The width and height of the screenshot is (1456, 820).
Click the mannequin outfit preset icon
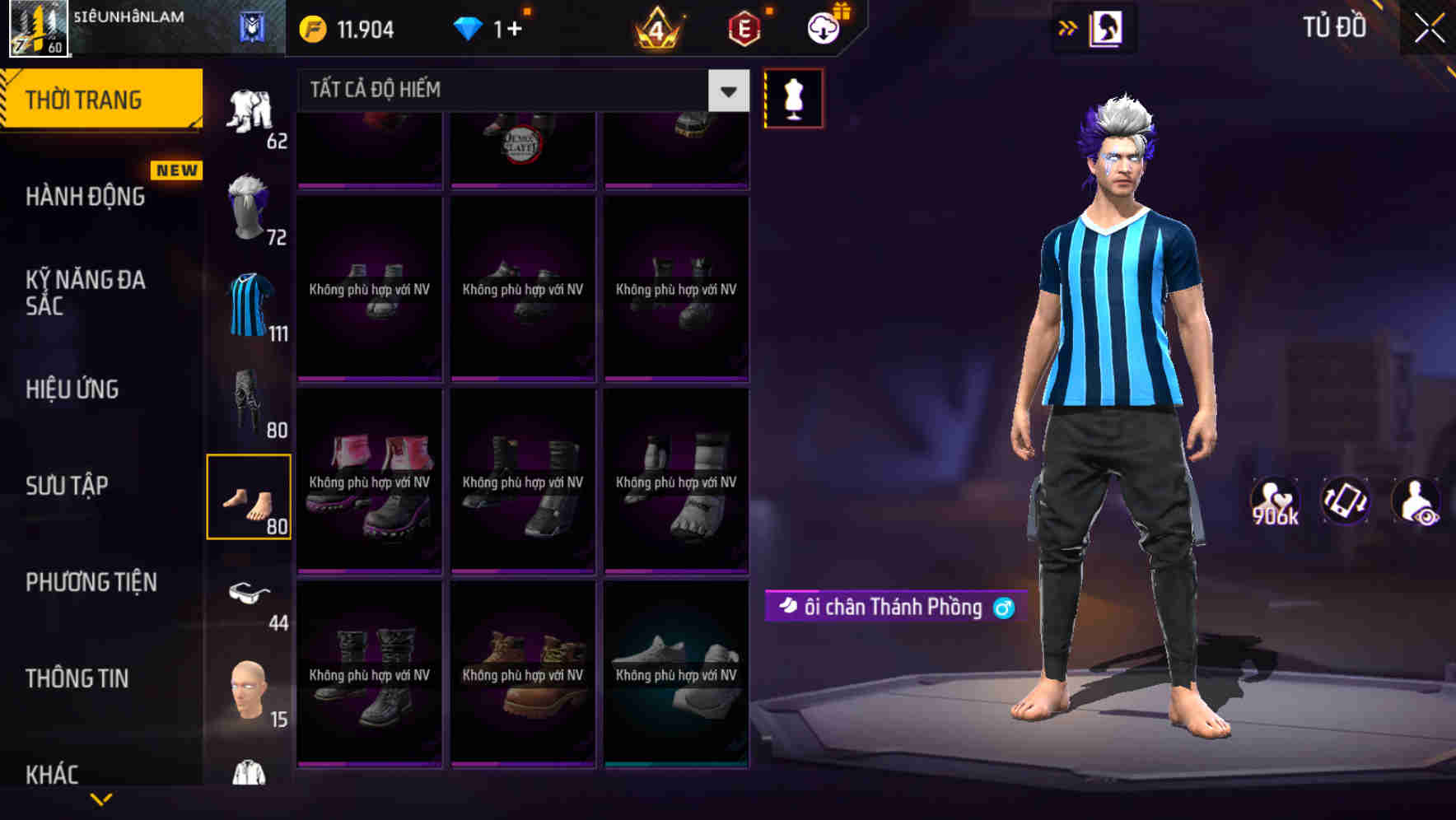[x=792, y=99]
